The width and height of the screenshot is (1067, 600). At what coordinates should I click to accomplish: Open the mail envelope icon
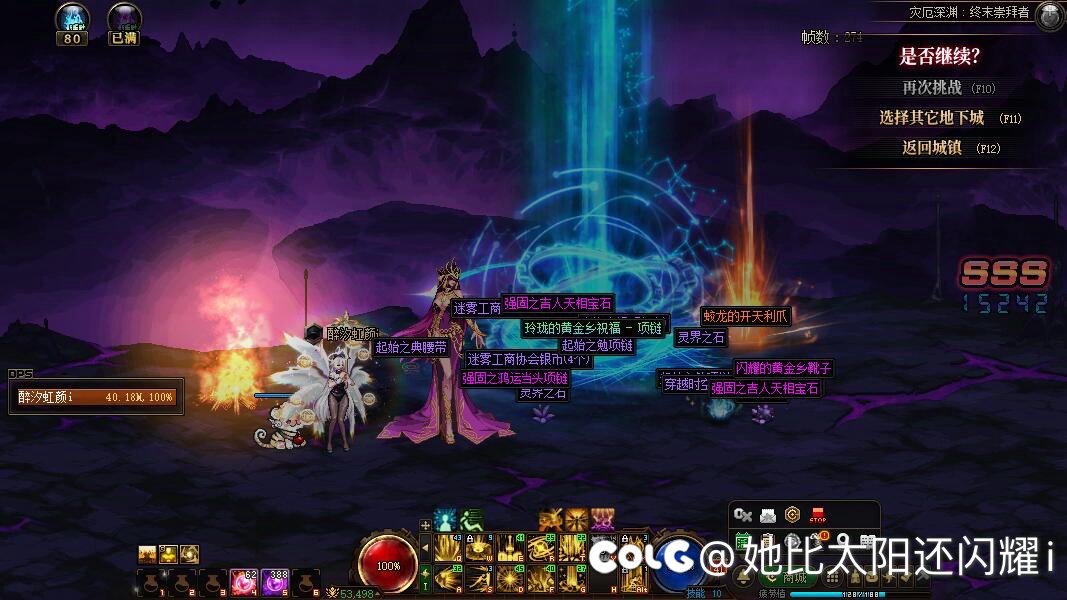point(768,515)
